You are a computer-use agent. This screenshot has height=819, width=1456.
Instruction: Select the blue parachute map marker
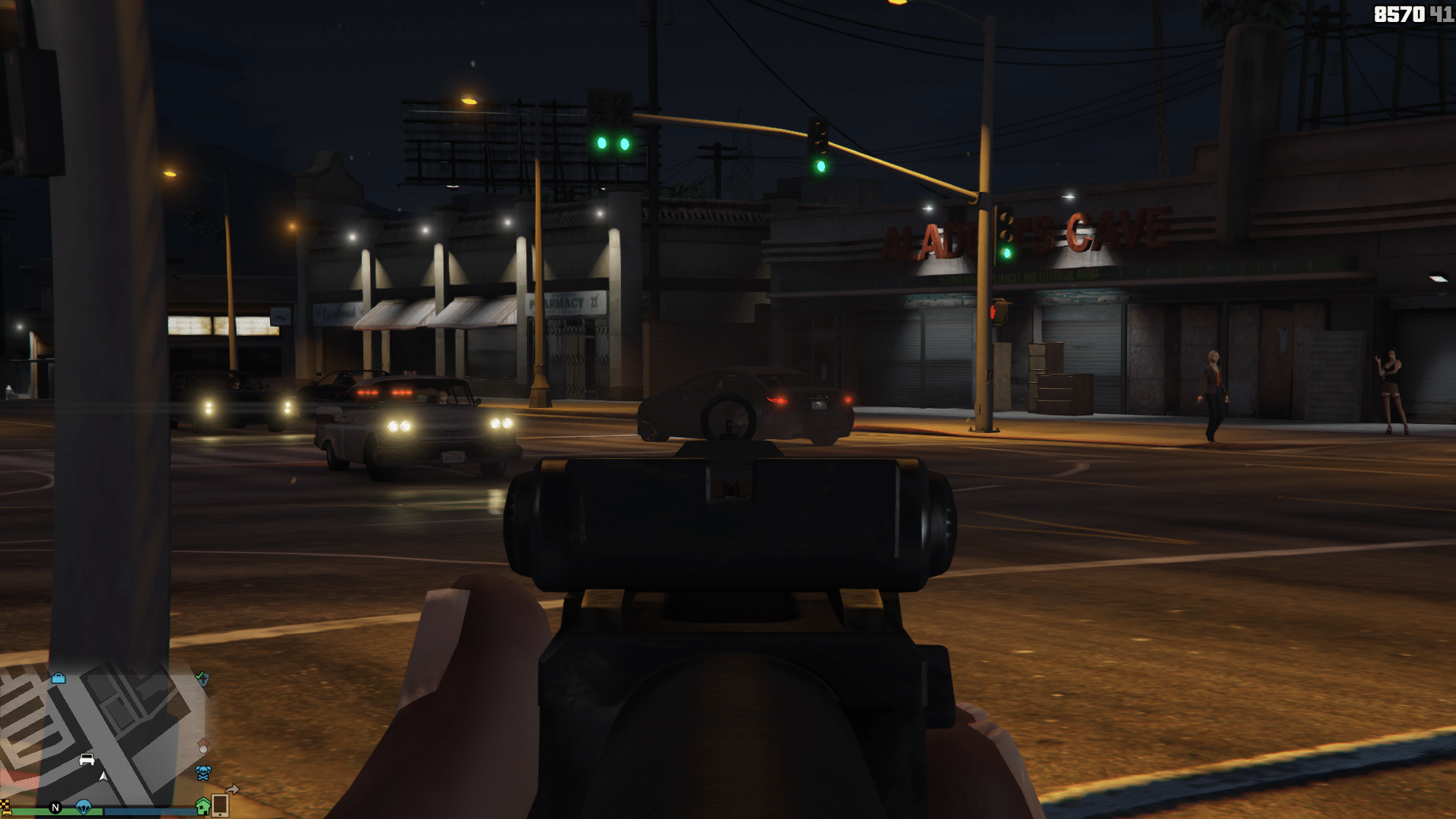83,807
